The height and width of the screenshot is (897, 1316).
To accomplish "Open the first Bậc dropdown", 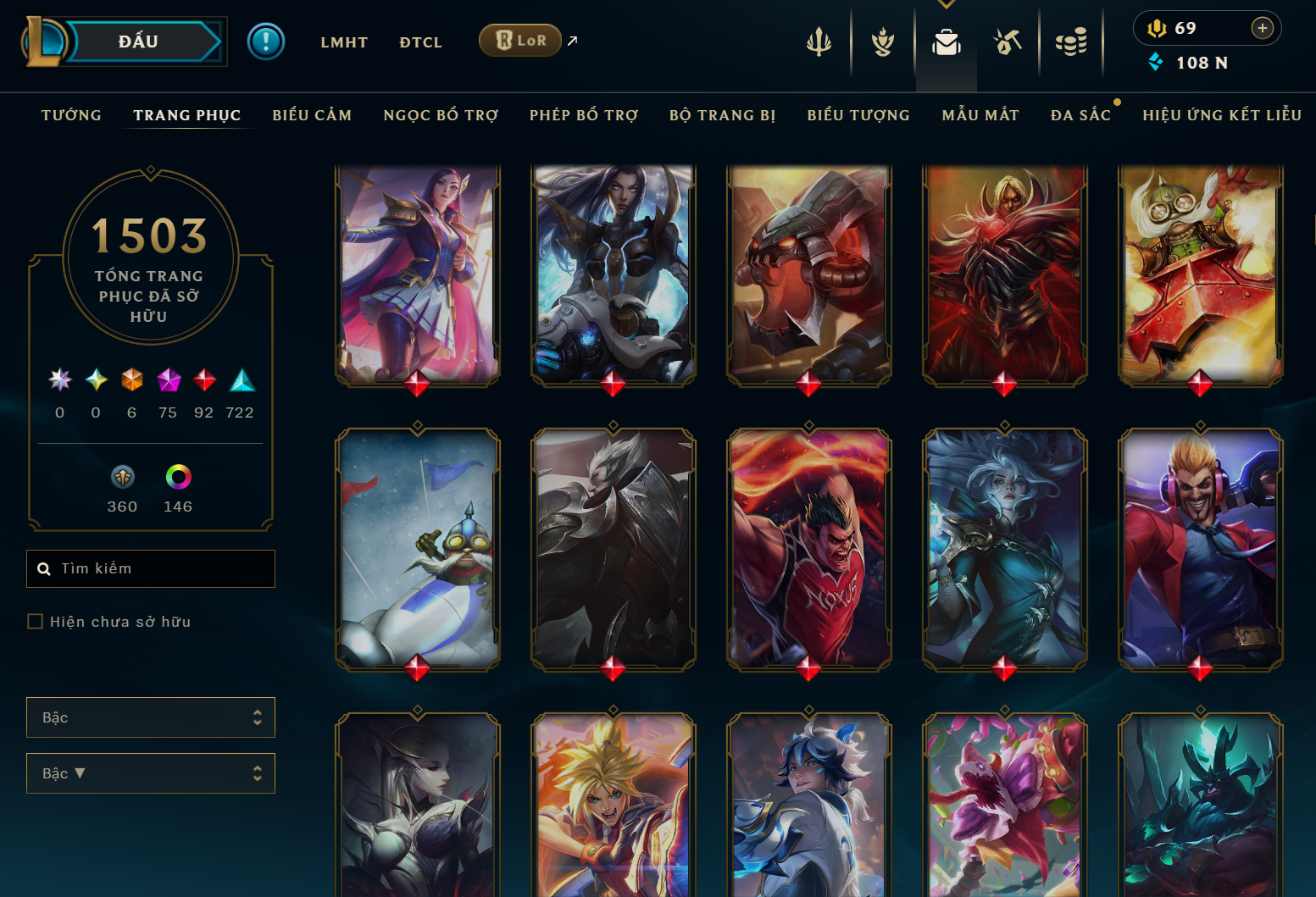I will (x=150, y=717).
